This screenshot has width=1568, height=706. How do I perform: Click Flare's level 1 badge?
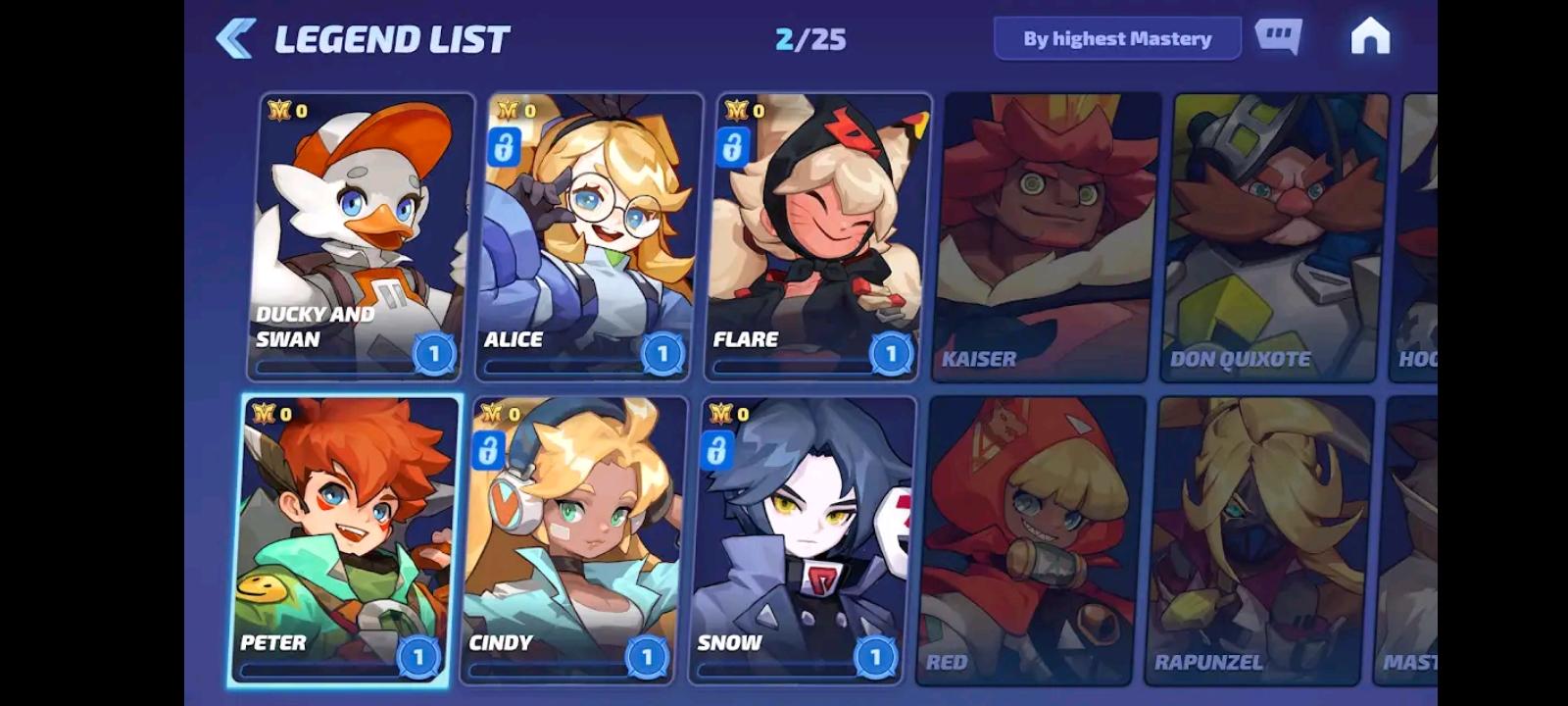pyautogui.click(x=890, y=354)
